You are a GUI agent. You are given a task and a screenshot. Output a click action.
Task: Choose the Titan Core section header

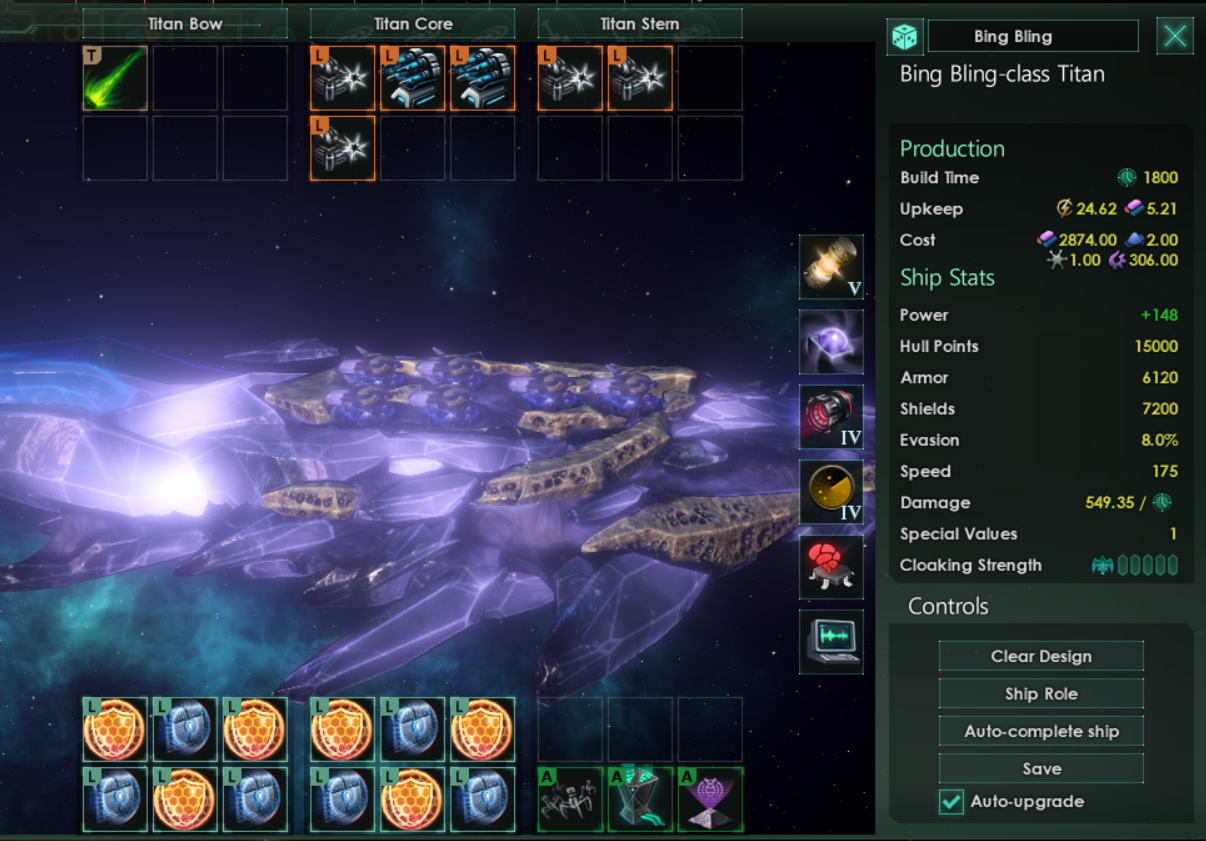click(x=413, y=24)
